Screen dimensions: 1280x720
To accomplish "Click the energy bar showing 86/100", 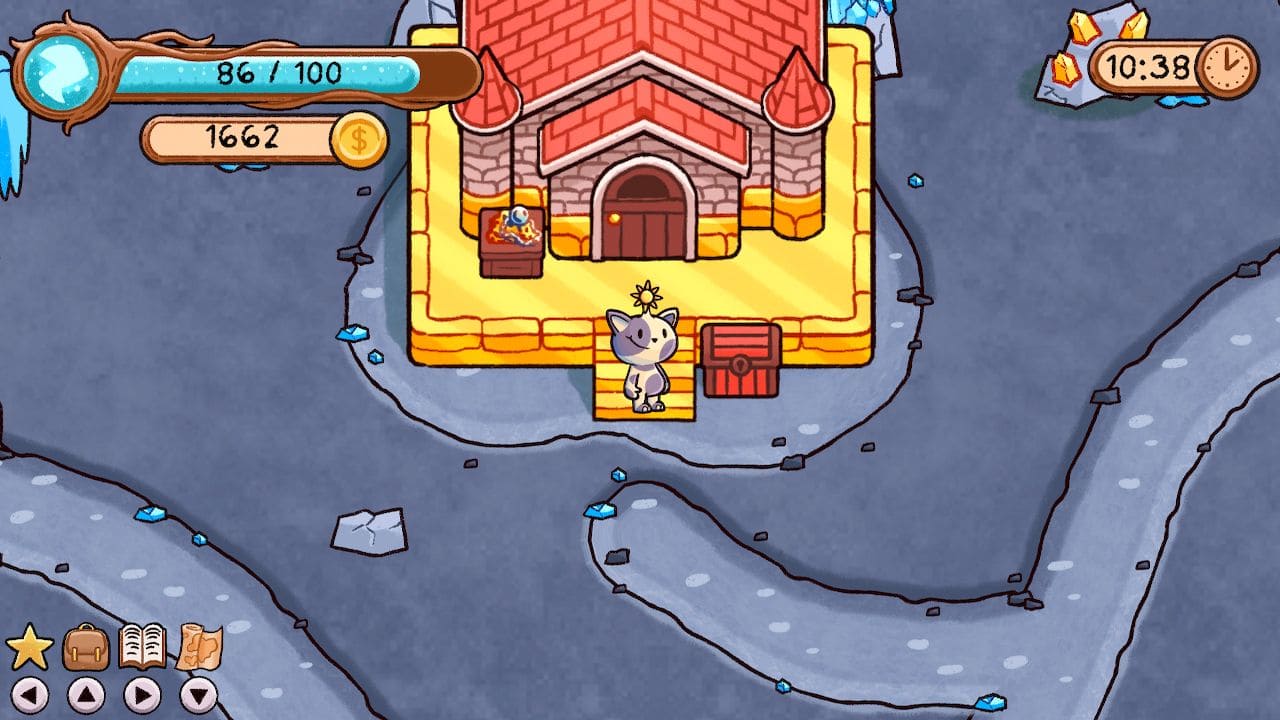I will point(280,70).
